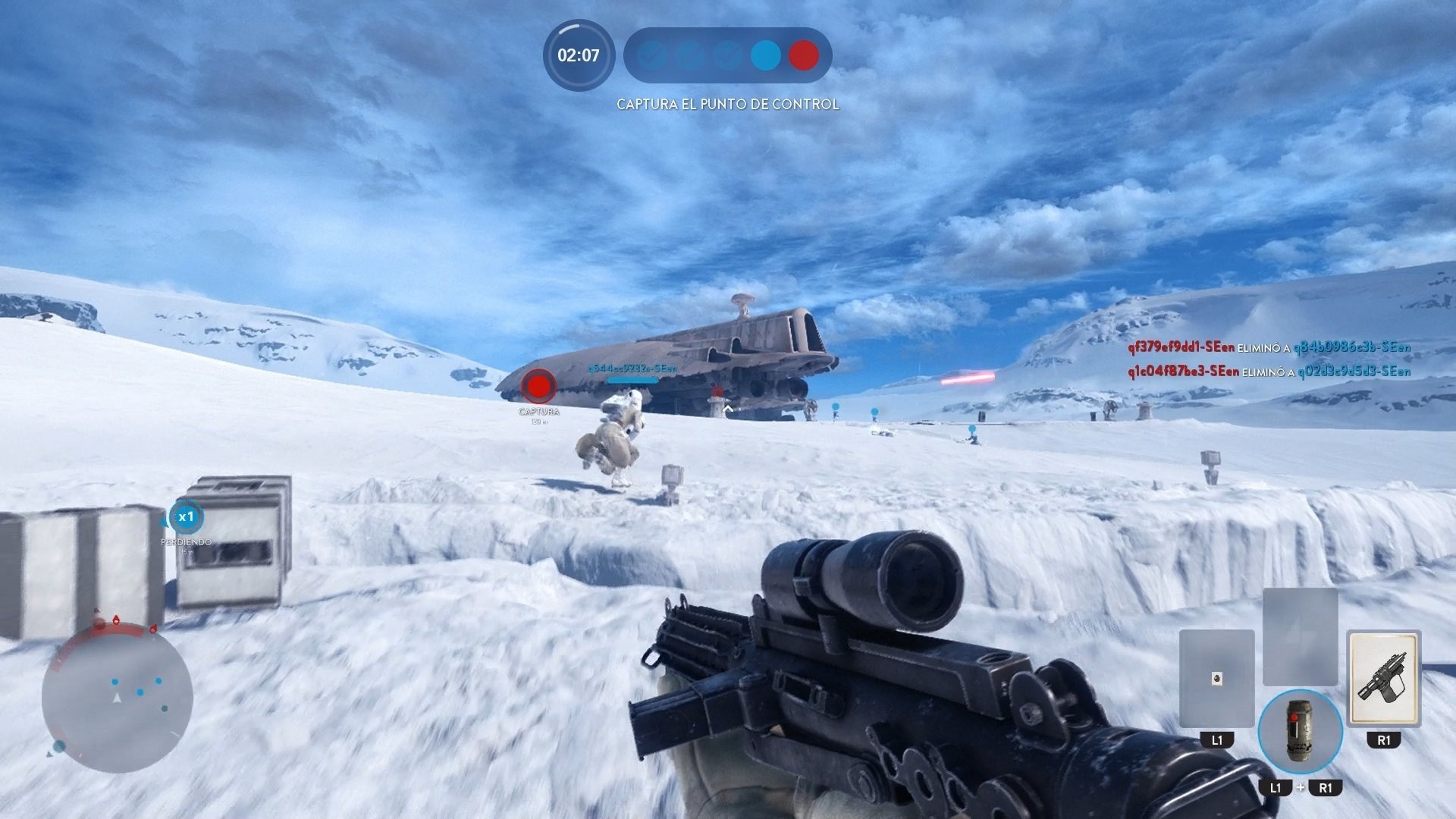Open the match timer showing 02:07

click(x=578, y=55)
